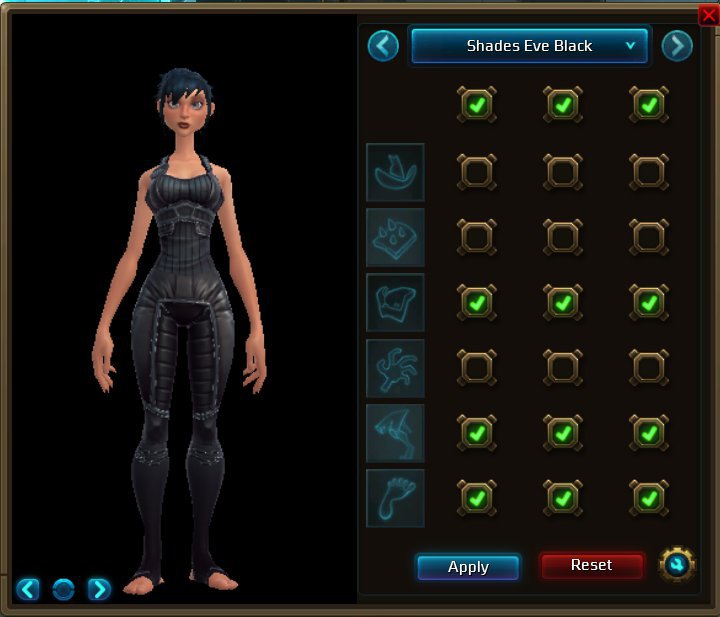Open the gear wrench options button
The image size is (720, 617).
[677, 566]
